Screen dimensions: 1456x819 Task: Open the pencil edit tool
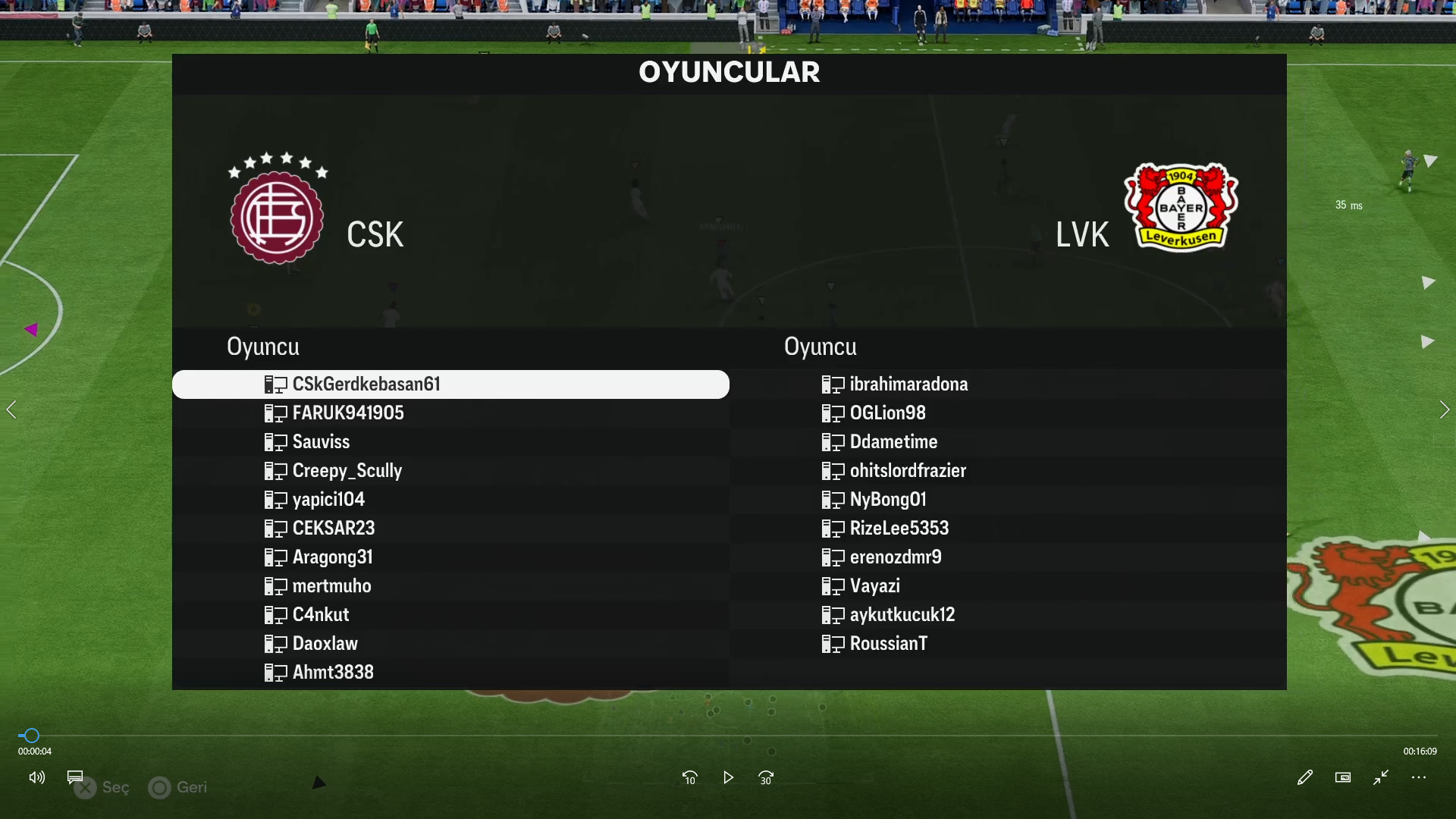coord(1304,777)
